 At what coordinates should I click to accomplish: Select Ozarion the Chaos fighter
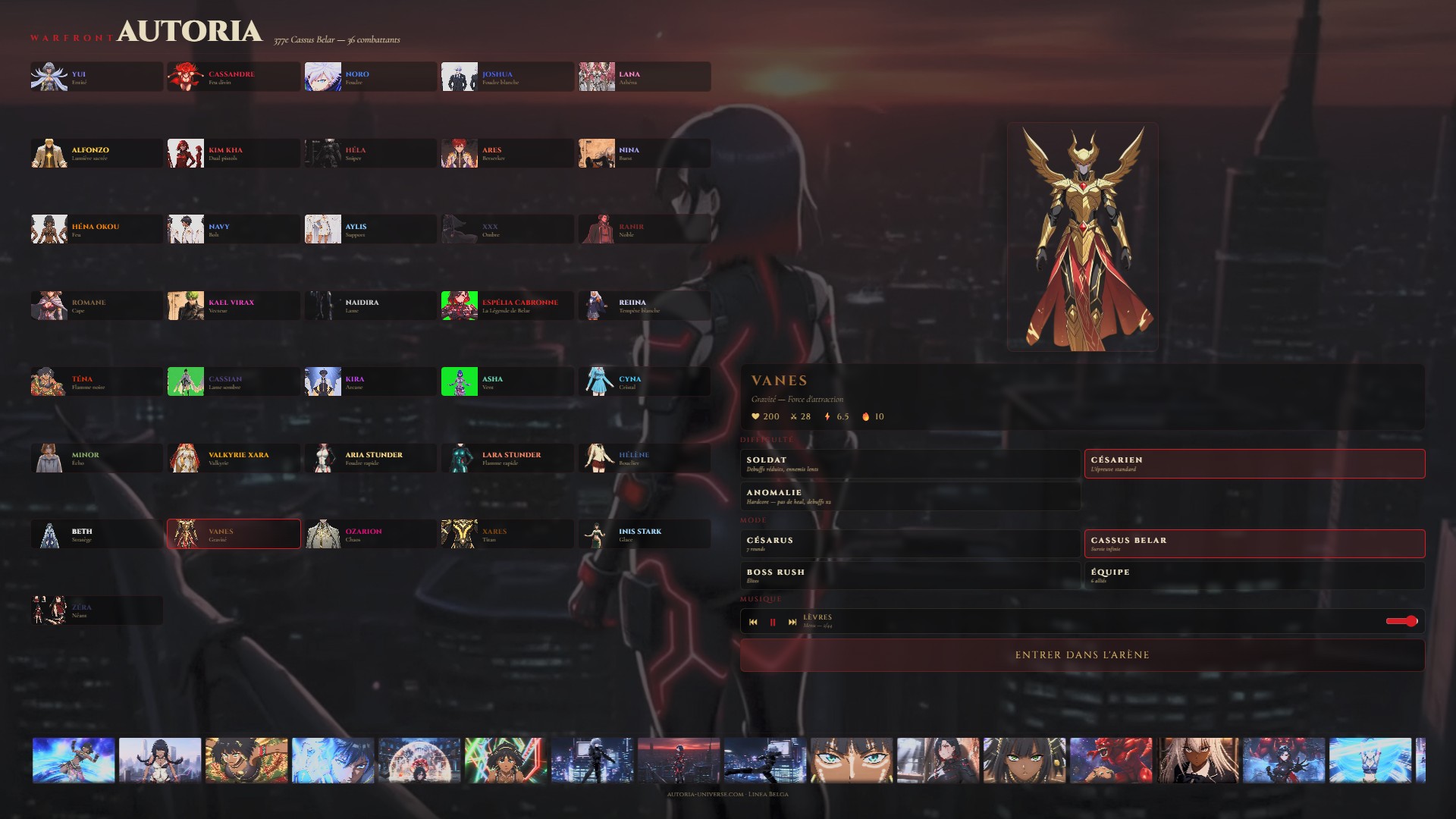pos(371,534)
